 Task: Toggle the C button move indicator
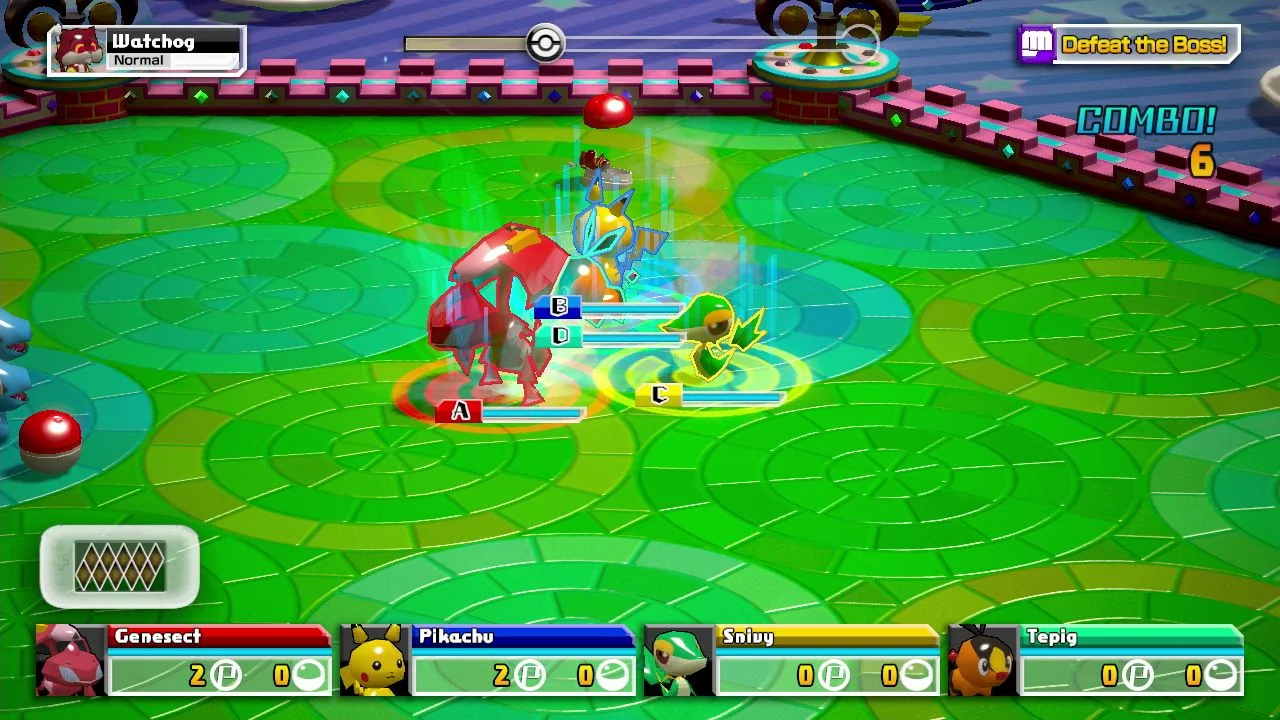point(660,394)
